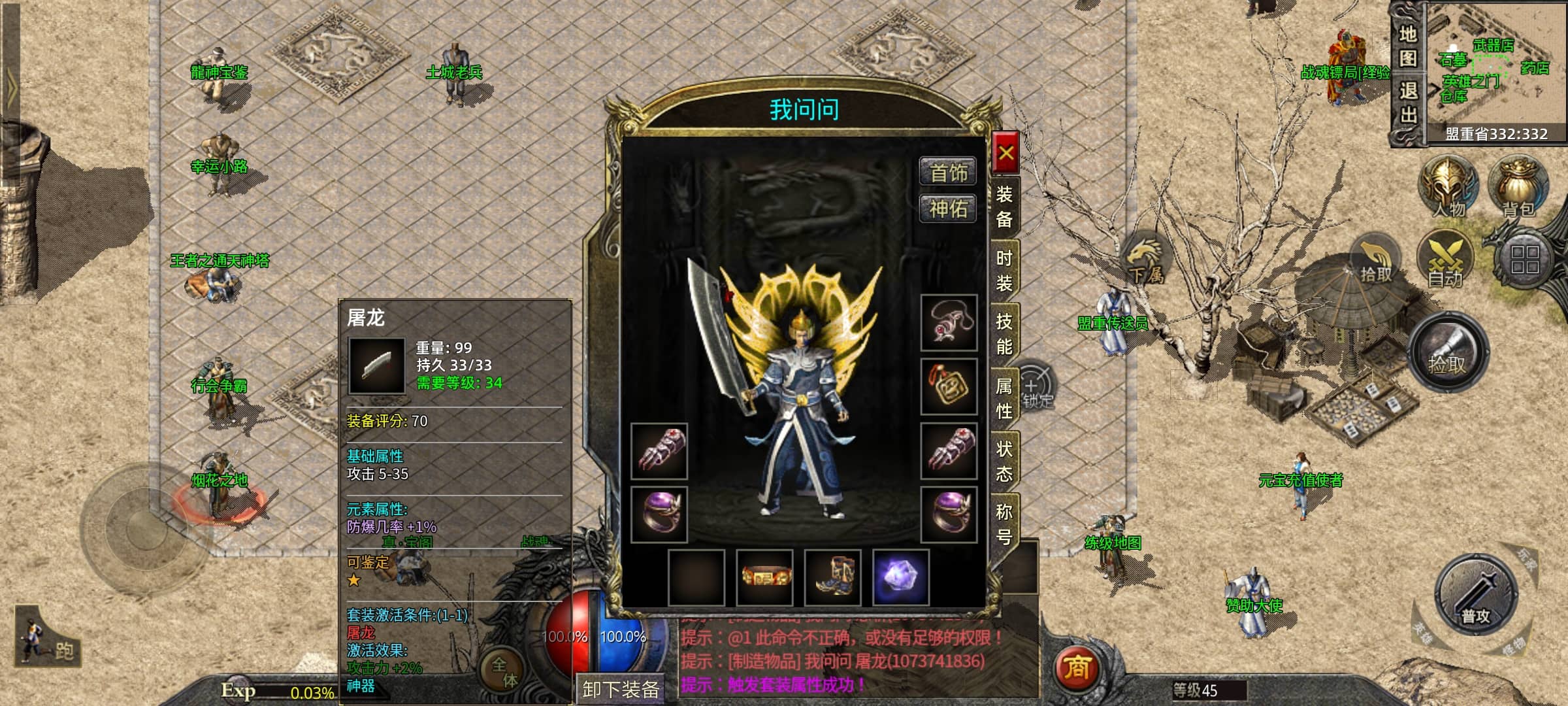Select the belt equipment slot
The image size is (1568, 706).
(x=765, y=578)
